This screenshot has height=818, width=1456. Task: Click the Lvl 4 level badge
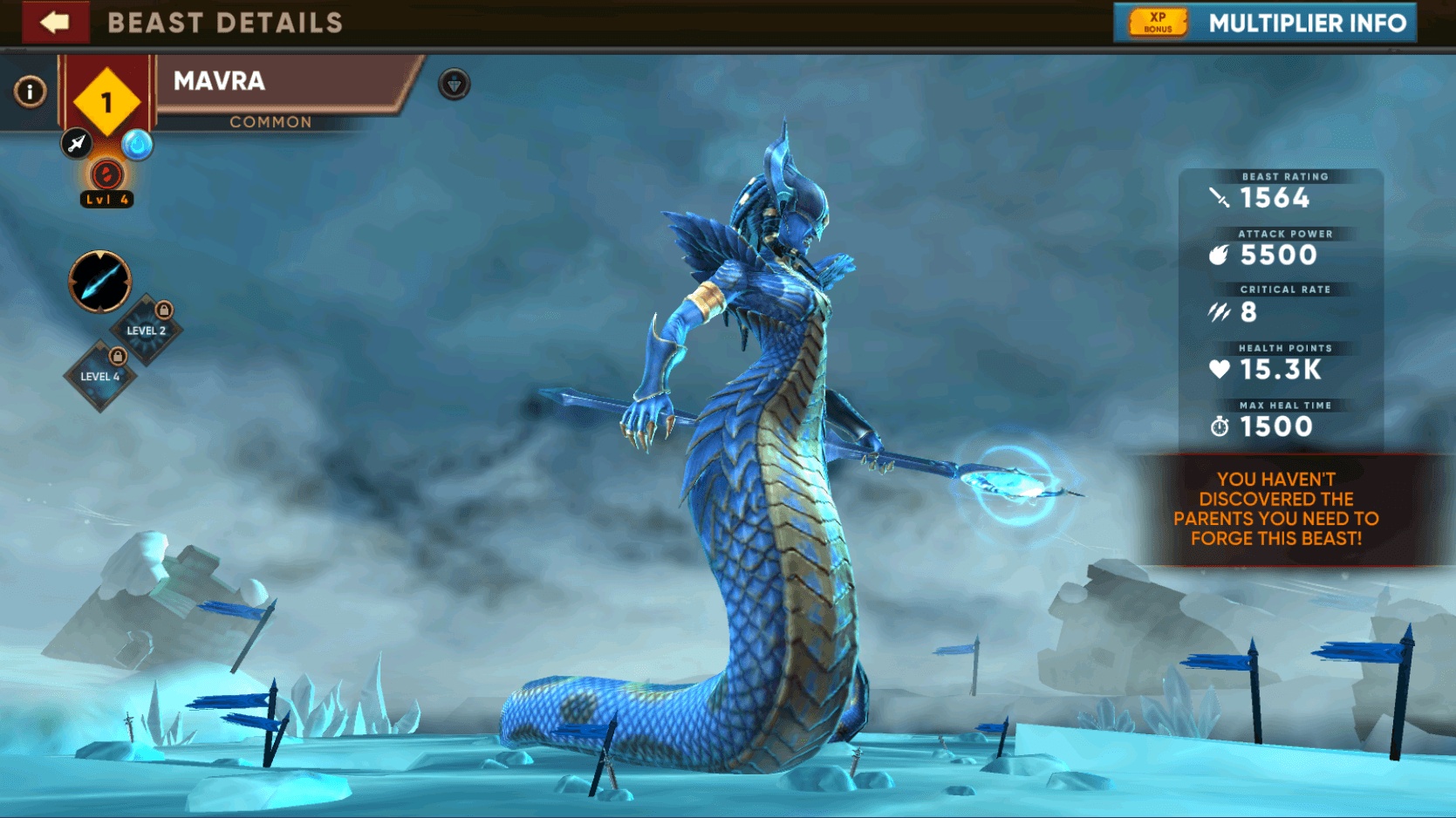tap(106, 199)
